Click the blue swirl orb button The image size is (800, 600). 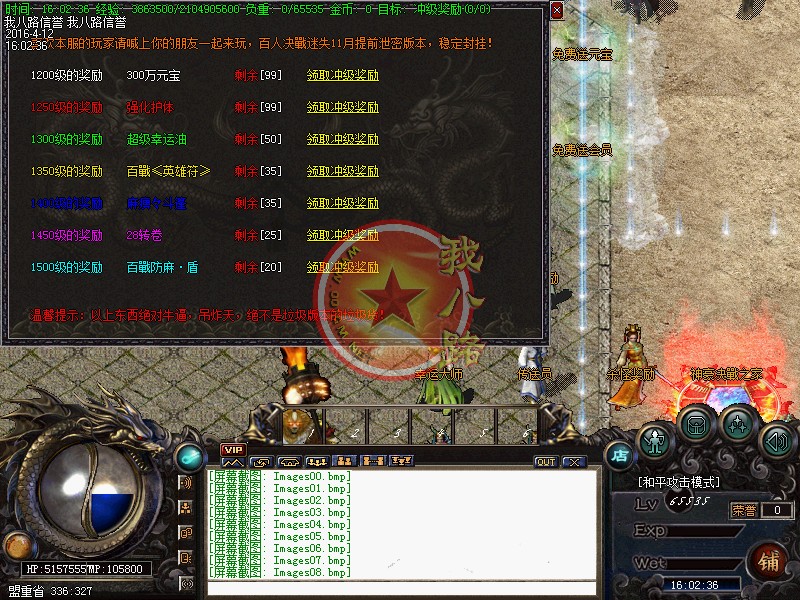187,456
